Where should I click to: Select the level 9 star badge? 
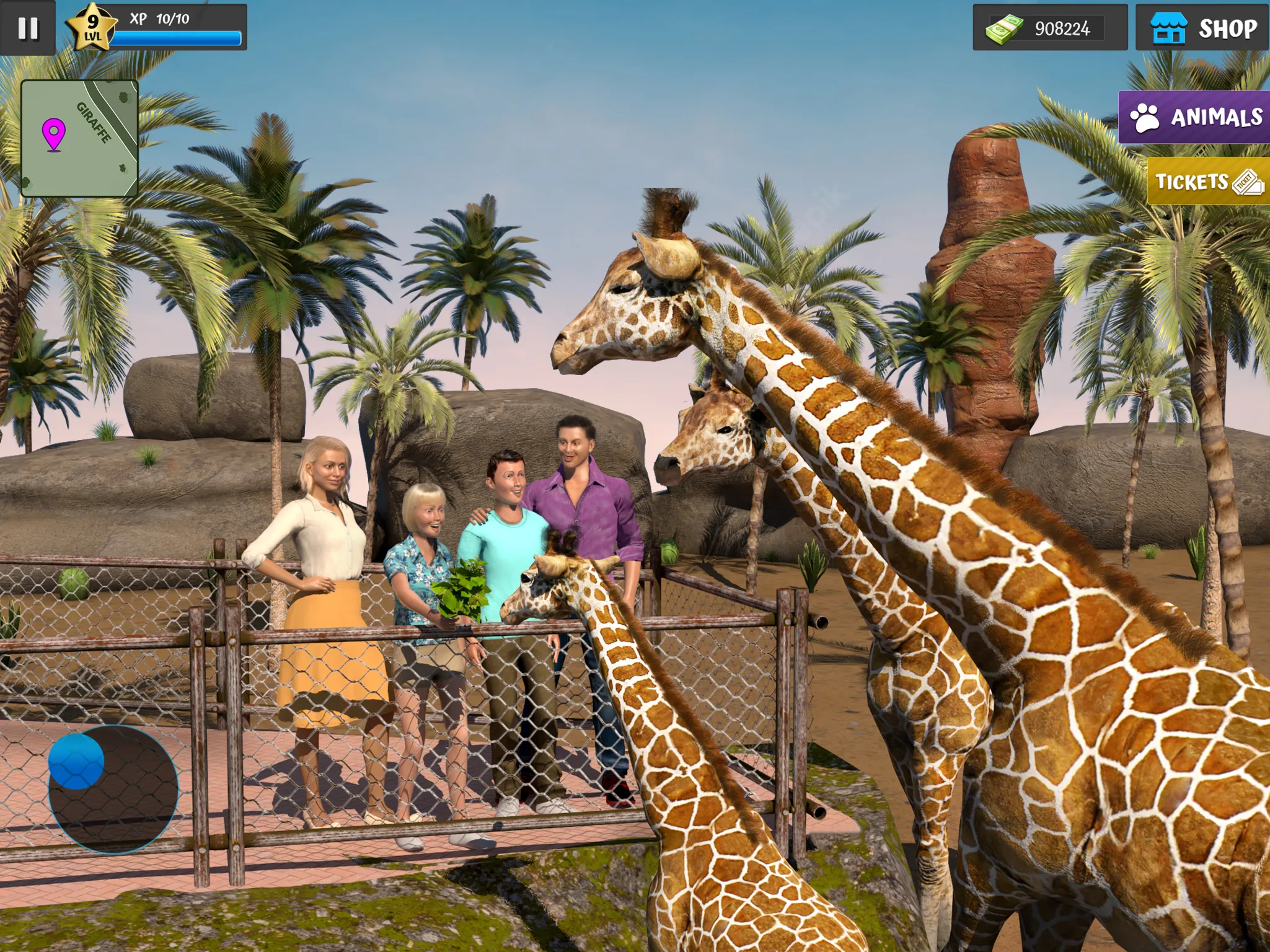coord(90,26)
